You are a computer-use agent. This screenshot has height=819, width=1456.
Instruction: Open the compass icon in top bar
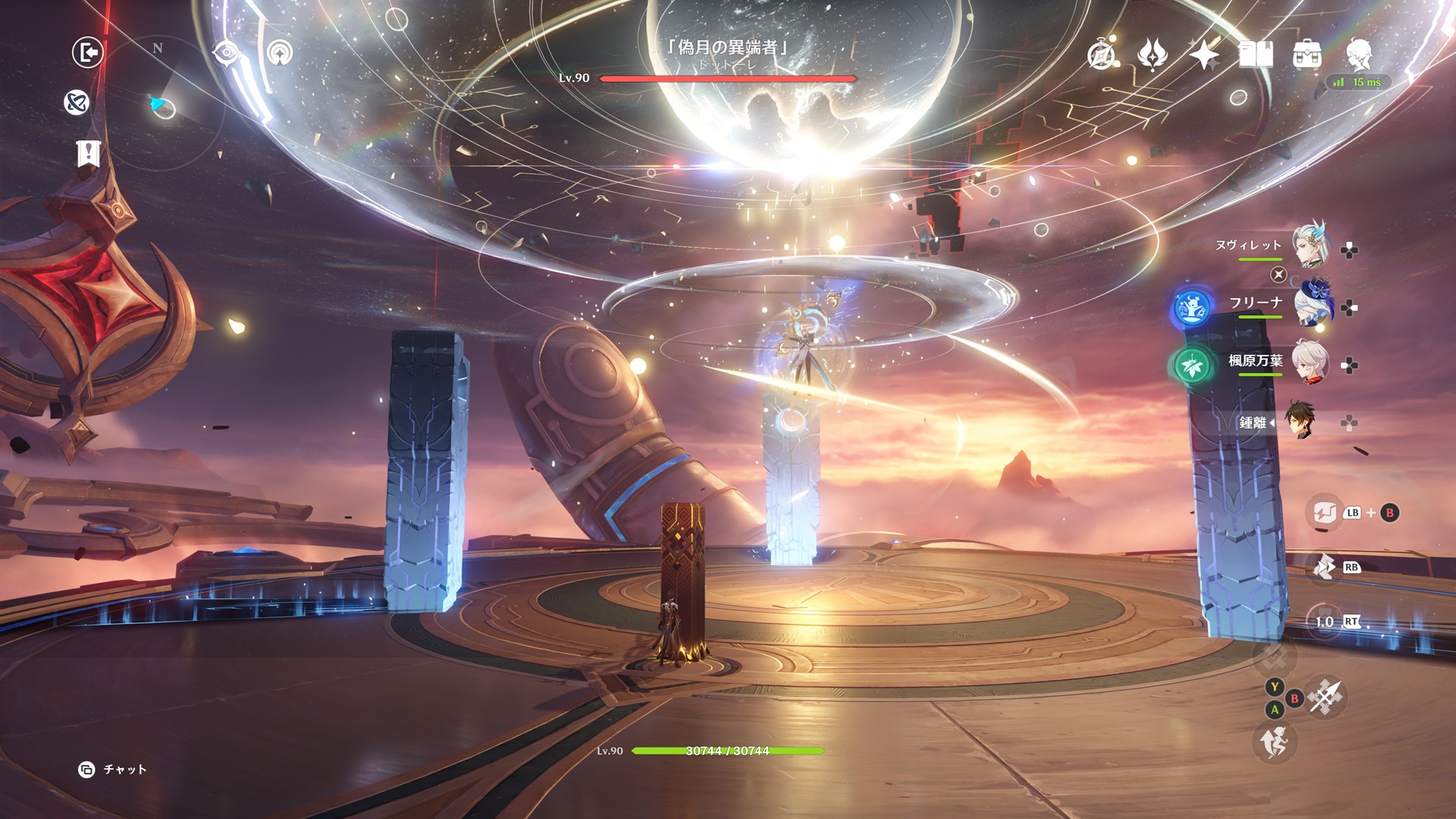click(1102, 55)
